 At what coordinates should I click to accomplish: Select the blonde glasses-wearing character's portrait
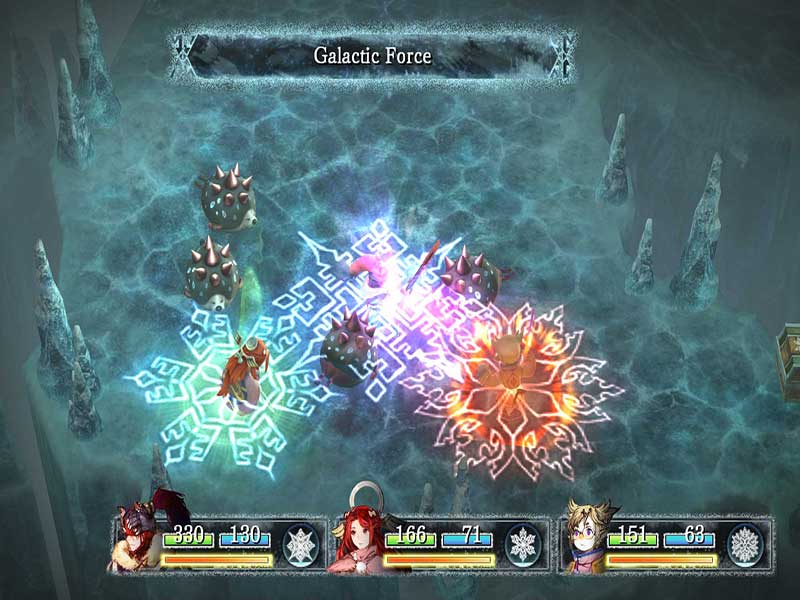[x=583, y=542]
